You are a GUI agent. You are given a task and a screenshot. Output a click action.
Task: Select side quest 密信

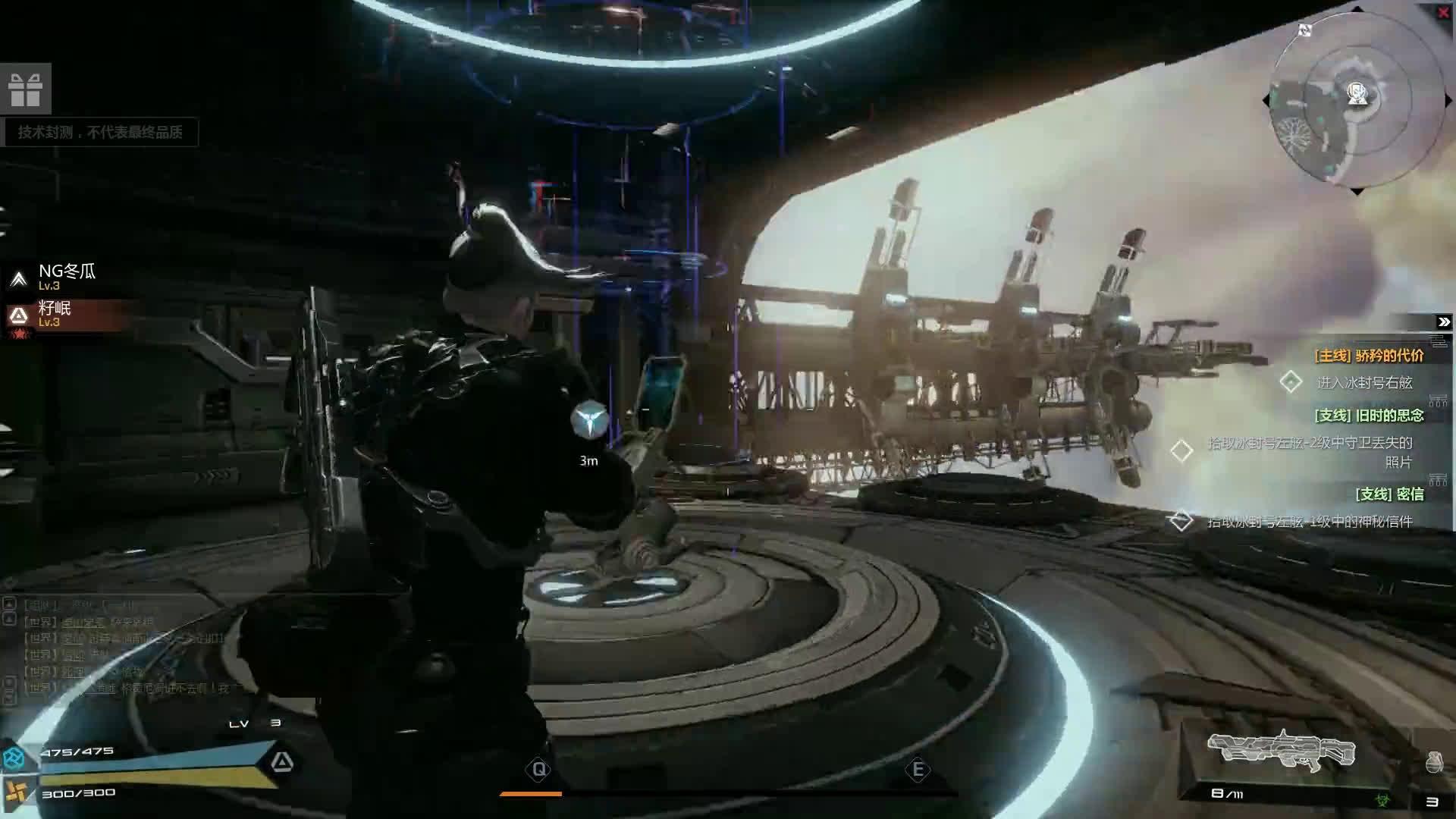1389,494
